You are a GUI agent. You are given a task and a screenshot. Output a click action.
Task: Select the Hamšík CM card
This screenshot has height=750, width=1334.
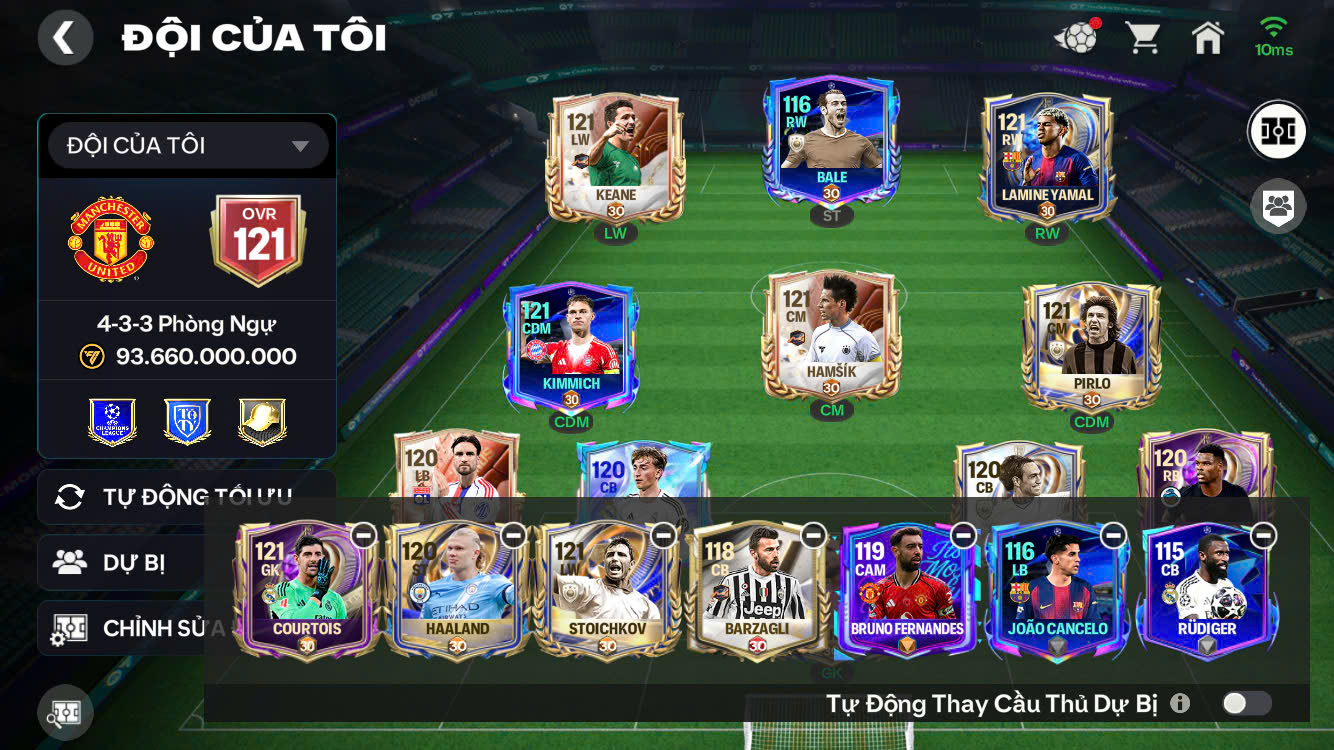coord(831,336)
